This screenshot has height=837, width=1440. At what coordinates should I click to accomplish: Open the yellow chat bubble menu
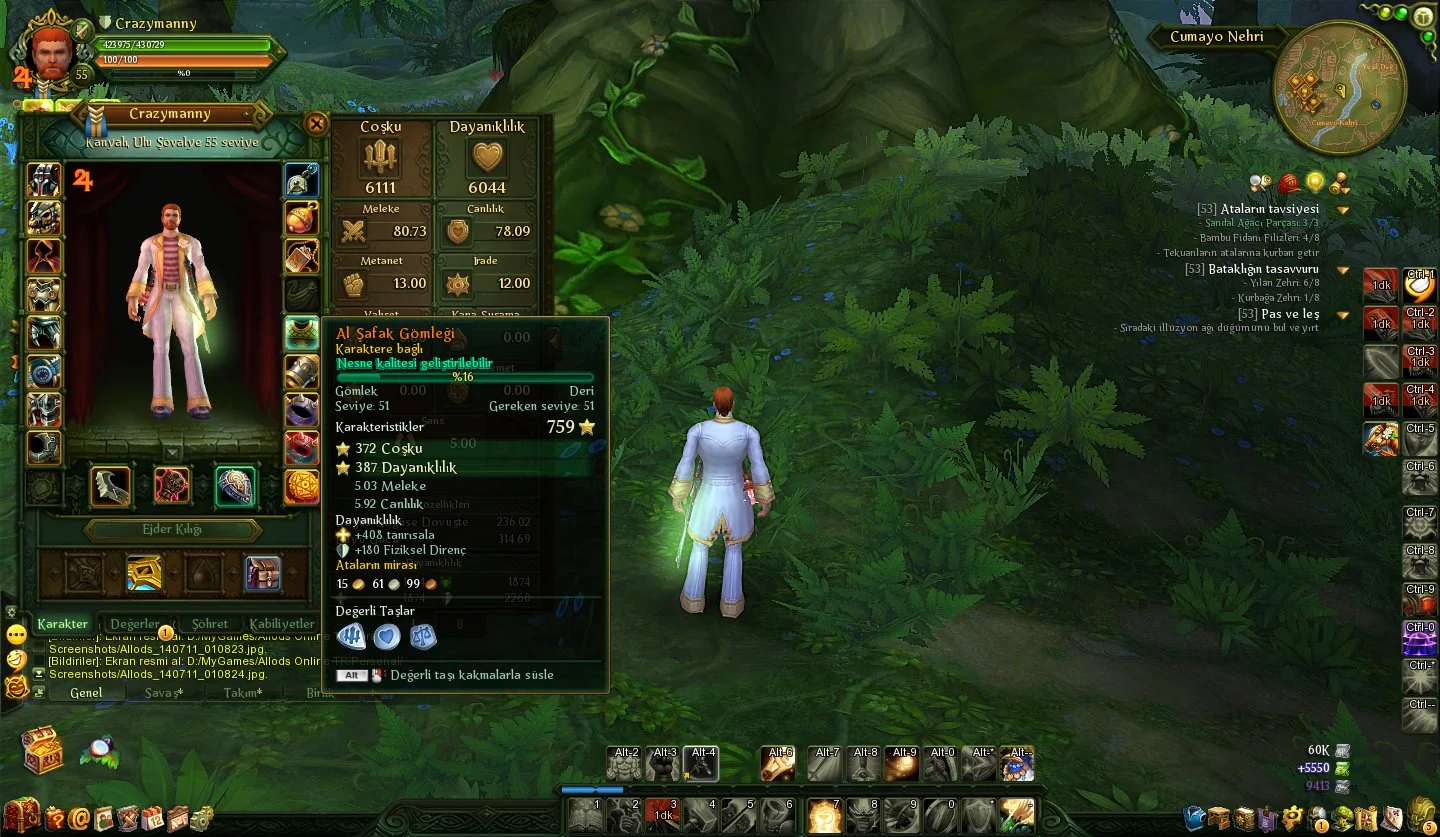[16, 634]
